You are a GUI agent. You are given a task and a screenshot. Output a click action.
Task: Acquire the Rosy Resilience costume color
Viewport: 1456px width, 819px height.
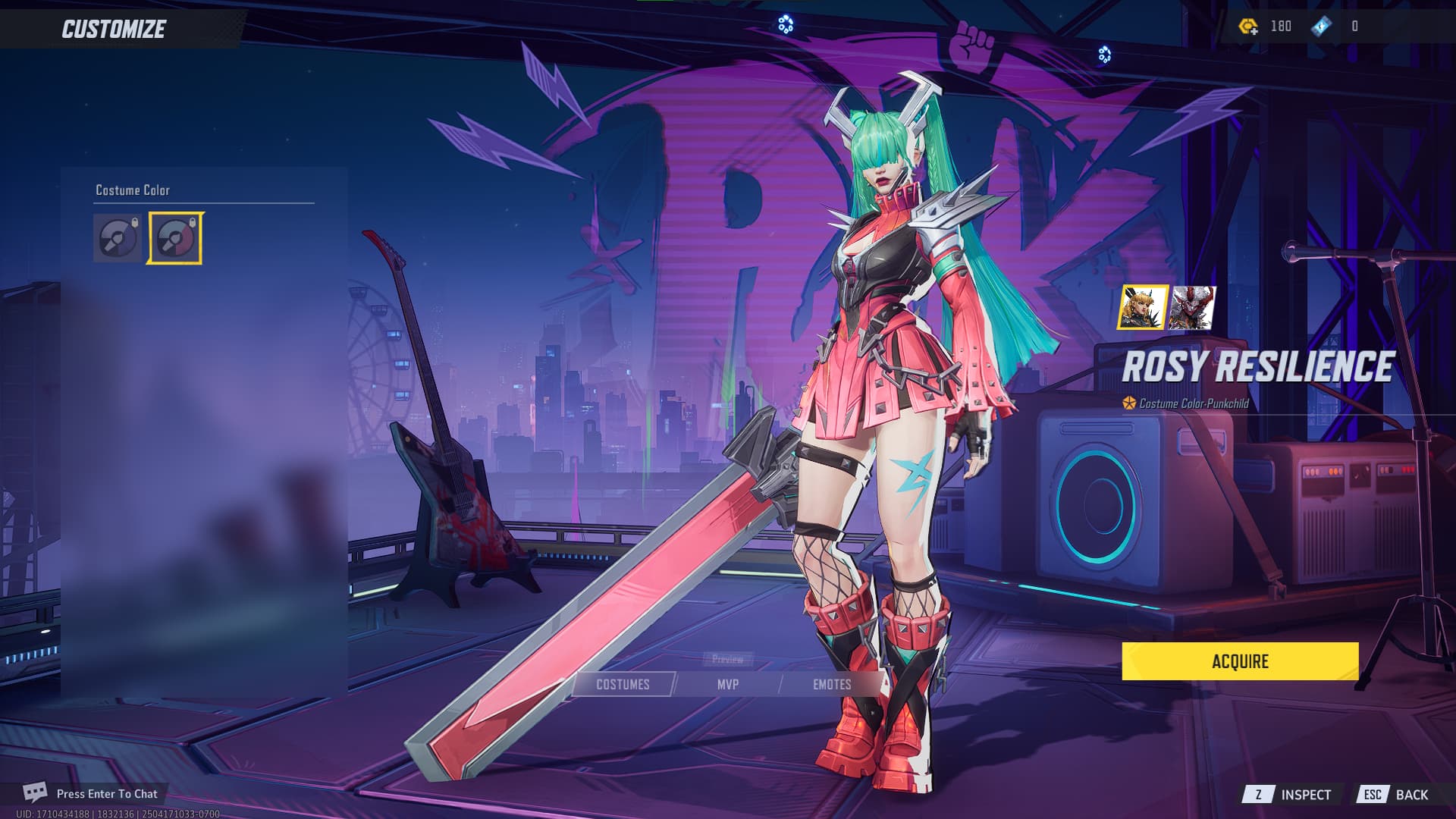(1240, 661)
